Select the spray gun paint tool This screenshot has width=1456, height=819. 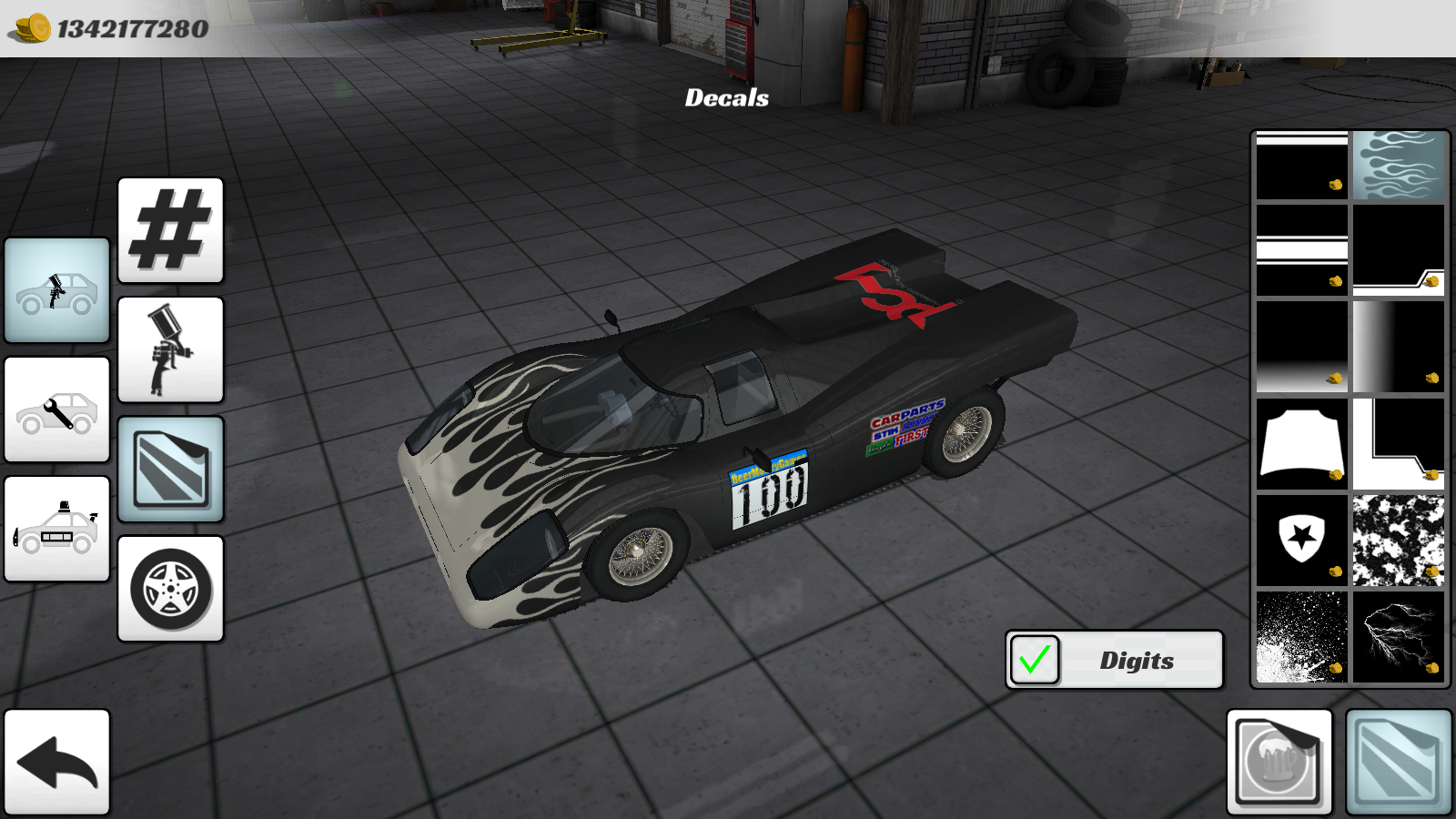click(x=170, y=349)
